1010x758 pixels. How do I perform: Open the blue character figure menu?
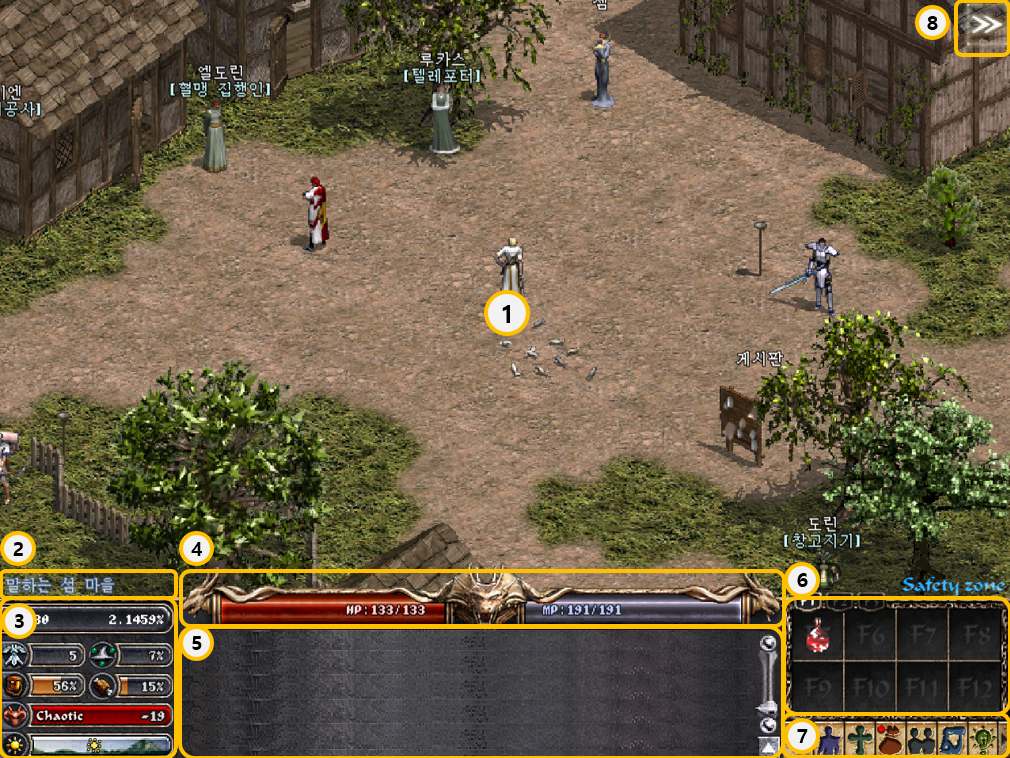tap(829, 740)
